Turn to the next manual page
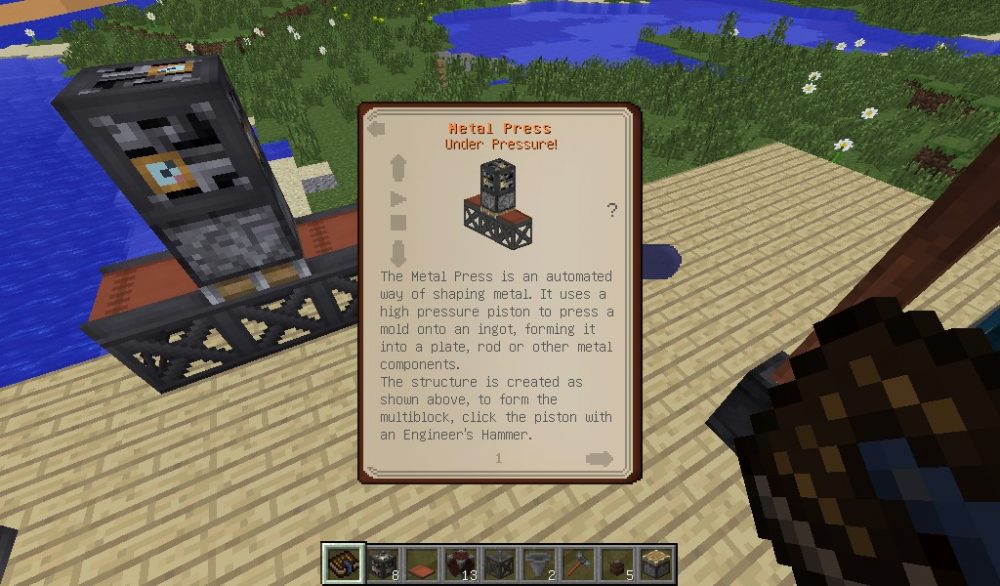 tap(600, 459)
